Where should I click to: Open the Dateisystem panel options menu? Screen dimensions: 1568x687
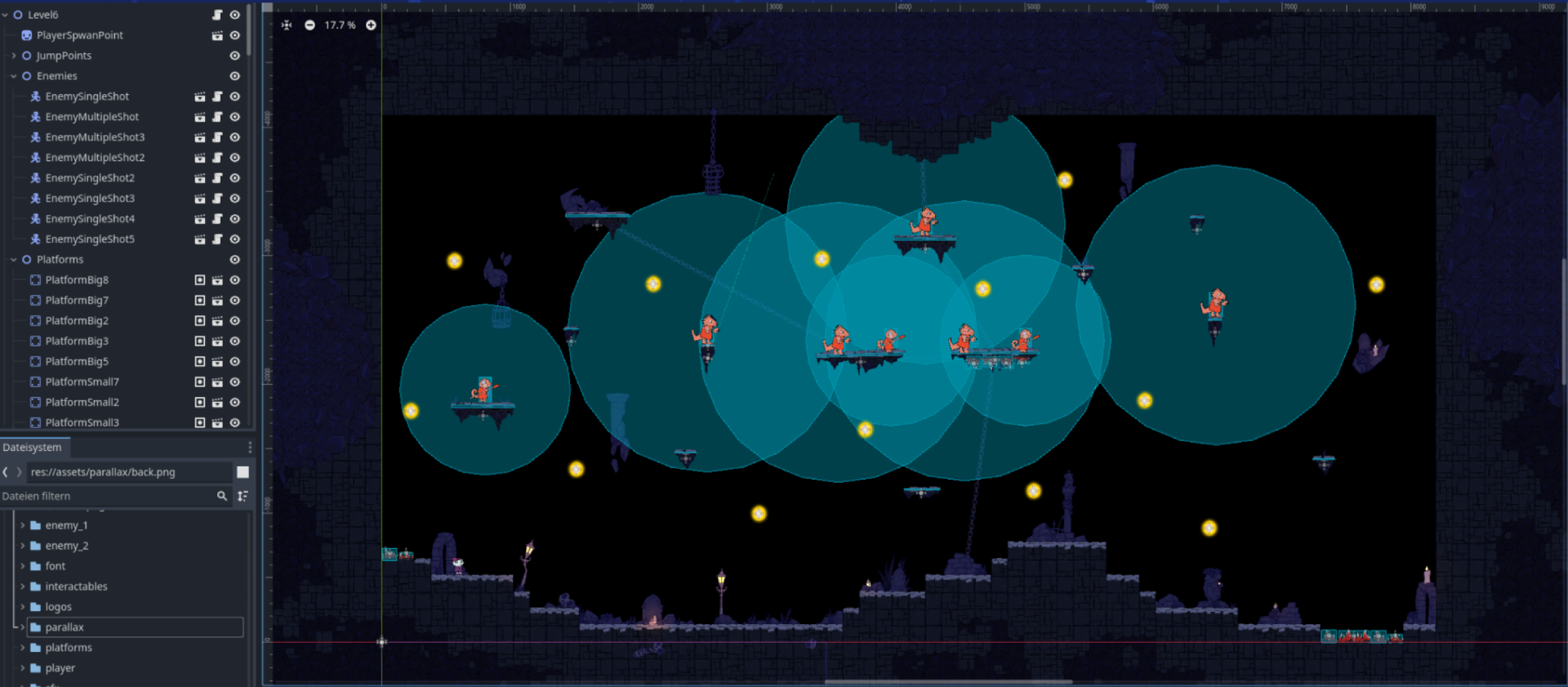249,447
